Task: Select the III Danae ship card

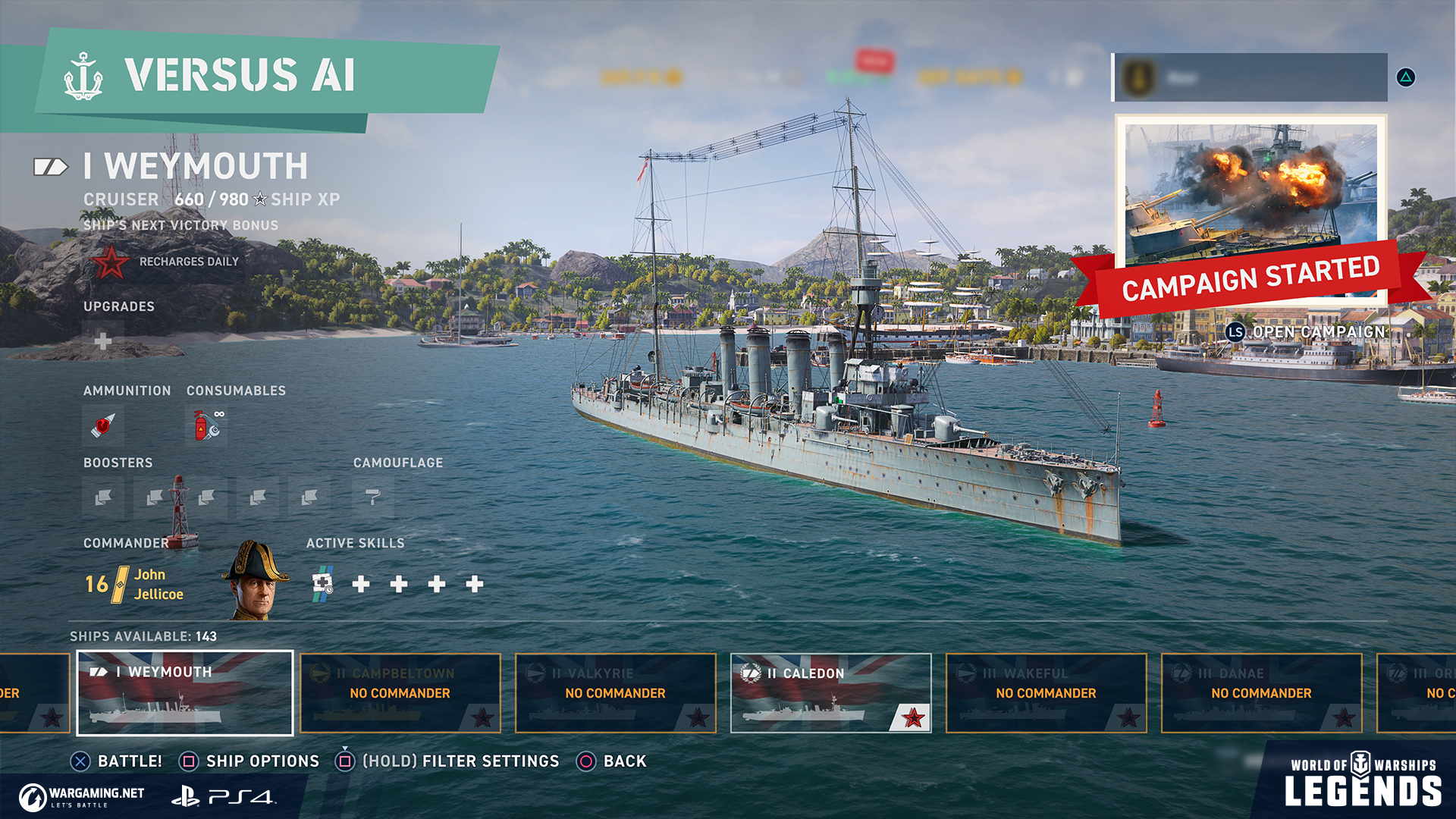Action: [x=1262, y=693]
